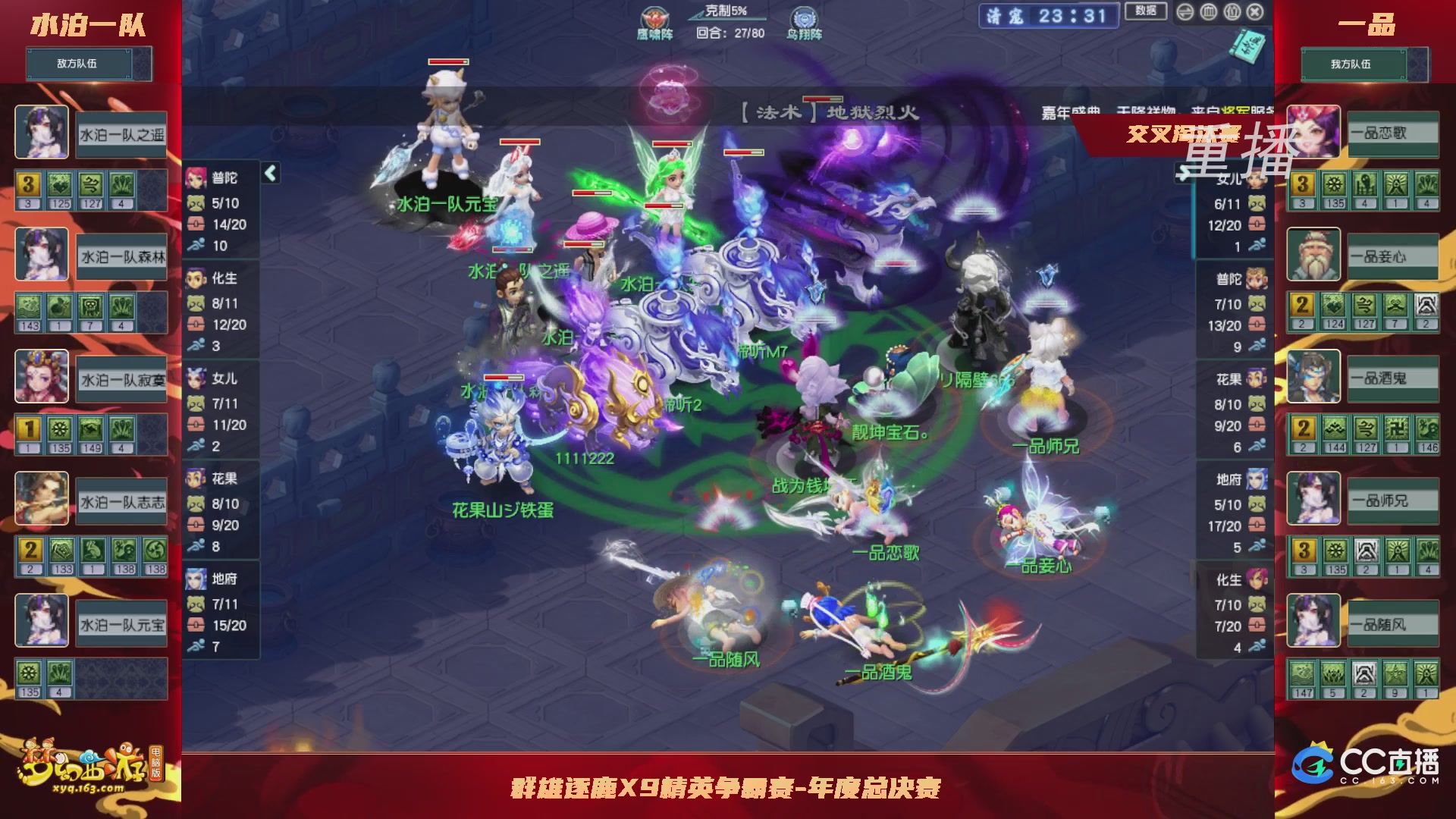Toggle the pillar-style circle icon in top toolbar
The width and height of the screenshot is (1456, 819).
point(1208,11)
